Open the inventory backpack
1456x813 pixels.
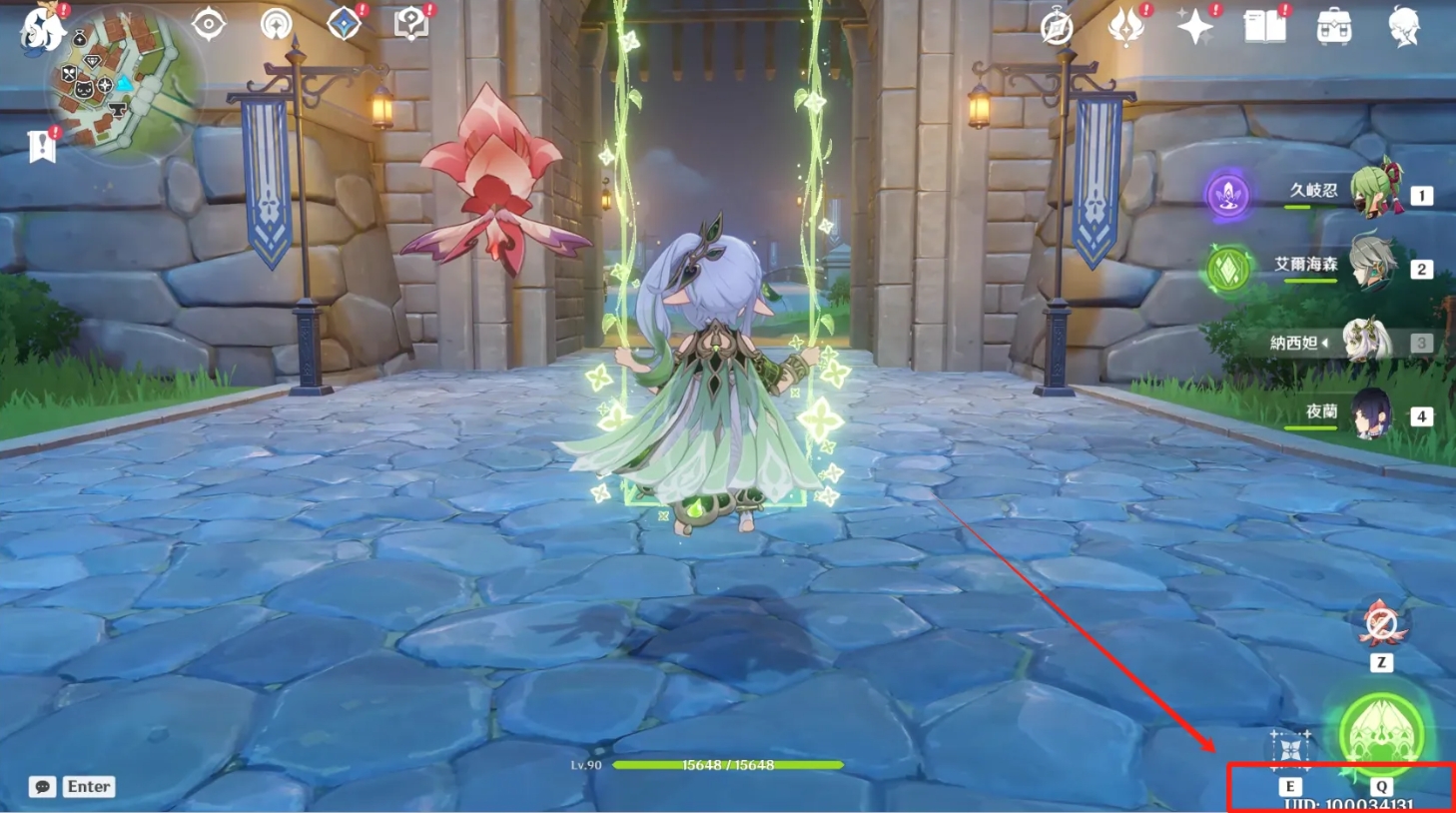pyautogui.click(x=1334, y=27)
